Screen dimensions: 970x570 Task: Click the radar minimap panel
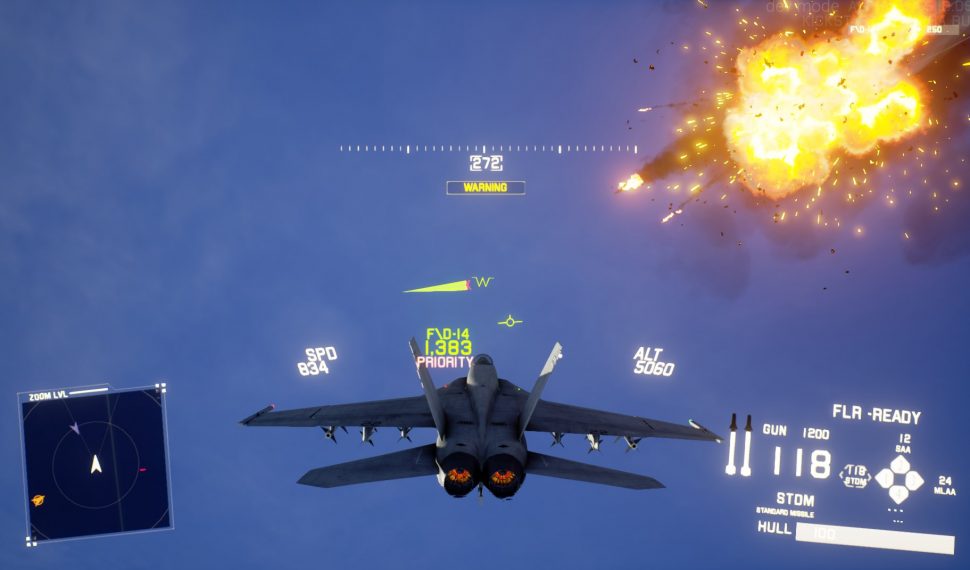(95, 464)
